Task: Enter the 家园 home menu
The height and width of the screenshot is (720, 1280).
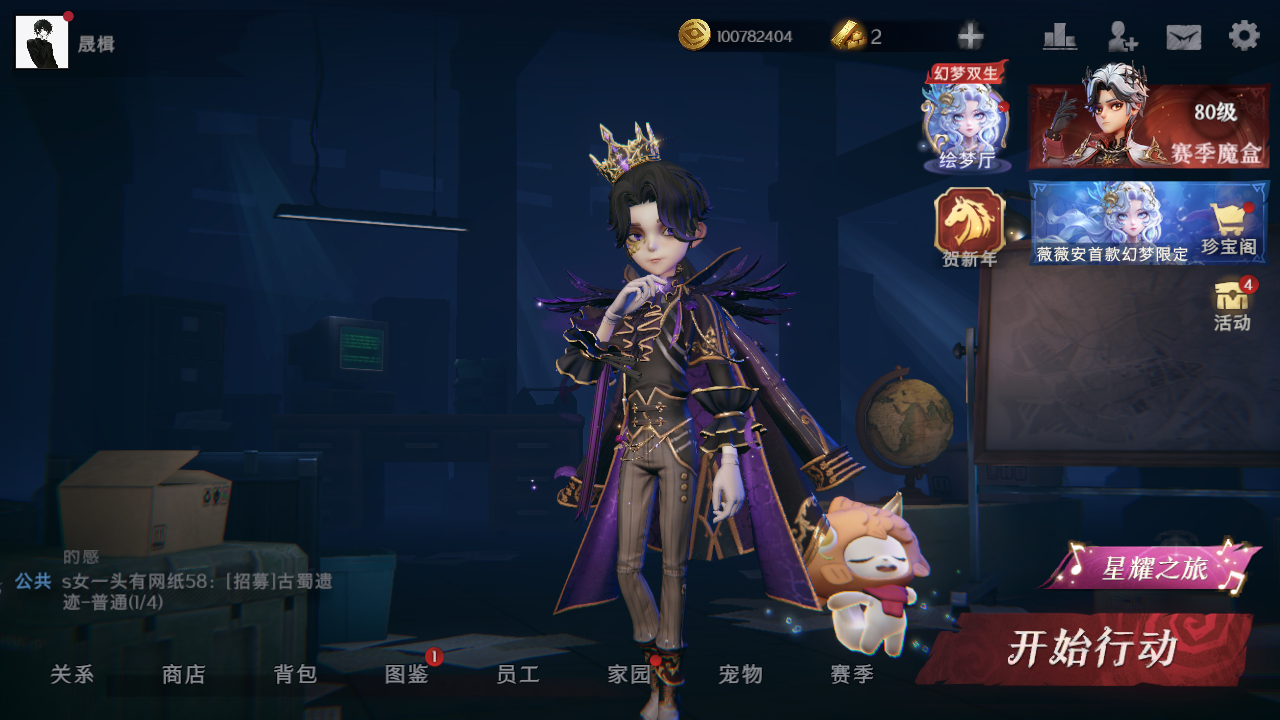Action: [630, 675]
